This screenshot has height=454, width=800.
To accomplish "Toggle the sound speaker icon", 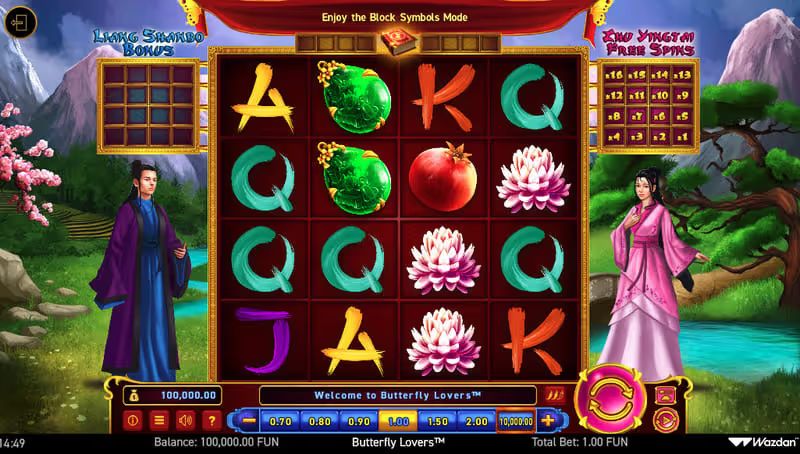I will (x=185, y=420).
